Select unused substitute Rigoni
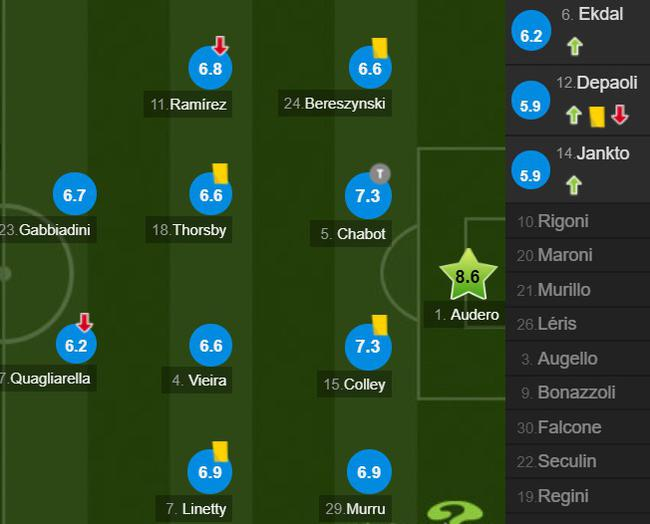 coord(578,221)
